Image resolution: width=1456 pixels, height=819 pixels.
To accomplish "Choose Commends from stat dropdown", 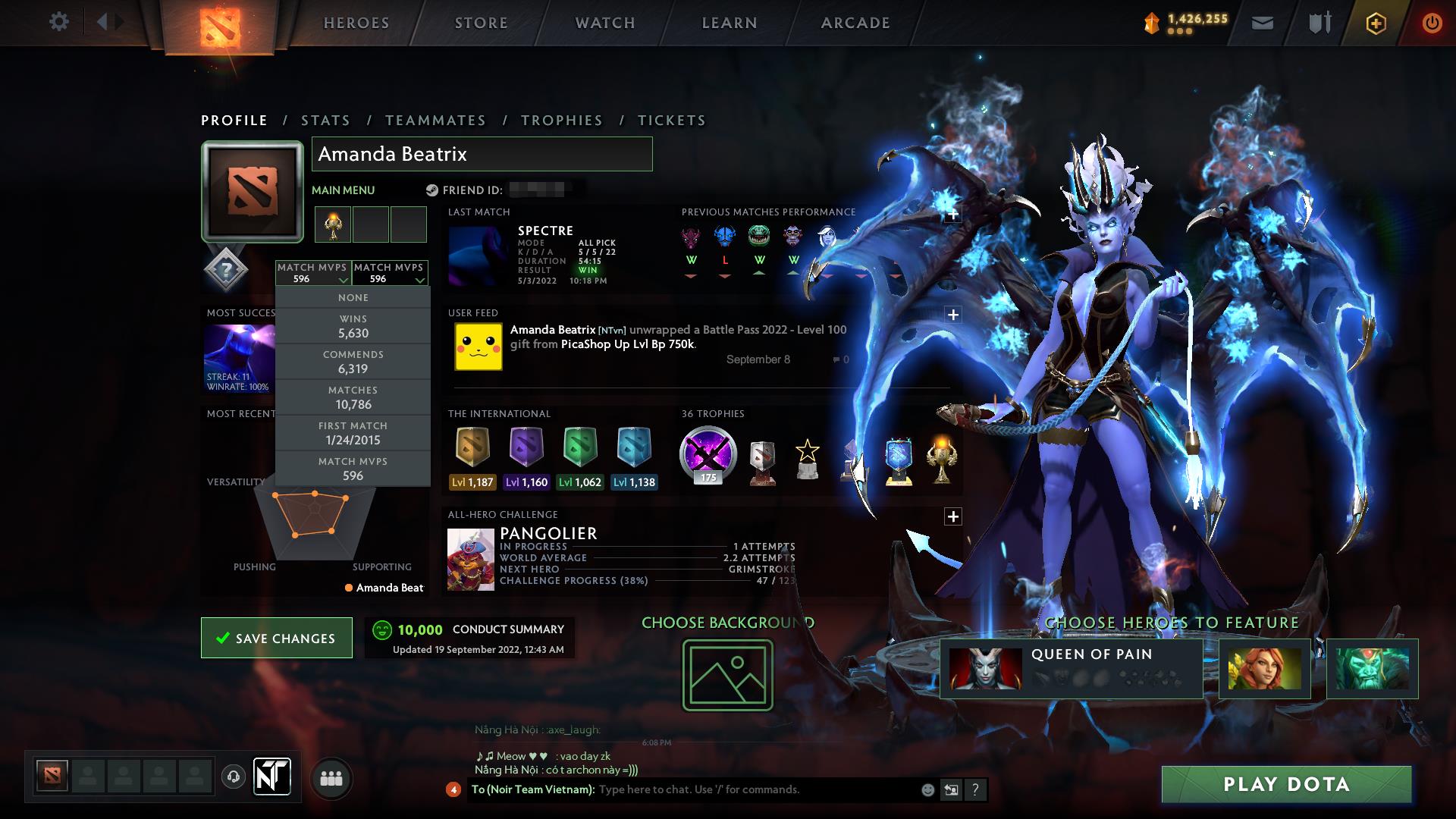I will tap(353, 362).
